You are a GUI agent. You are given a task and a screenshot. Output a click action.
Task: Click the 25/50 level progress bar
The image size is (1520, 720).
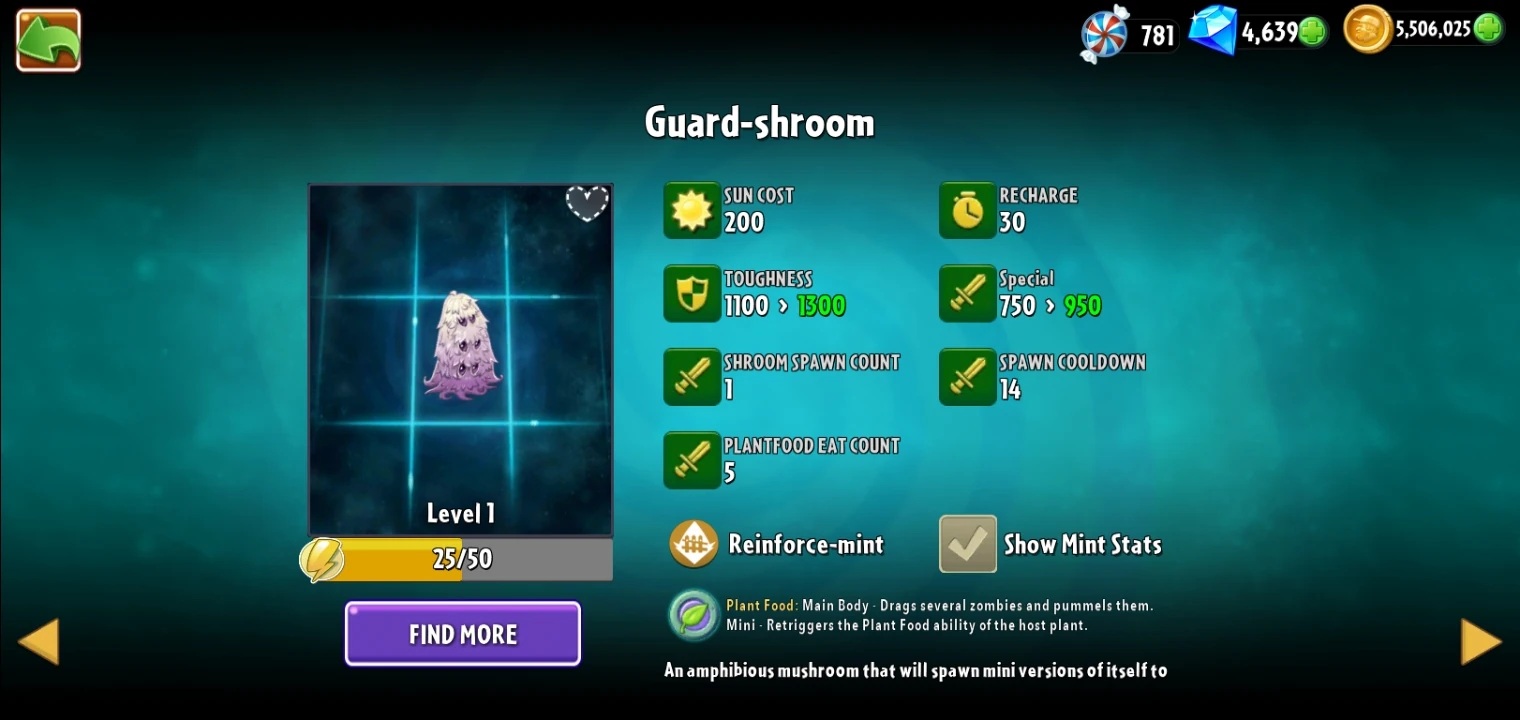pos(458,559)
